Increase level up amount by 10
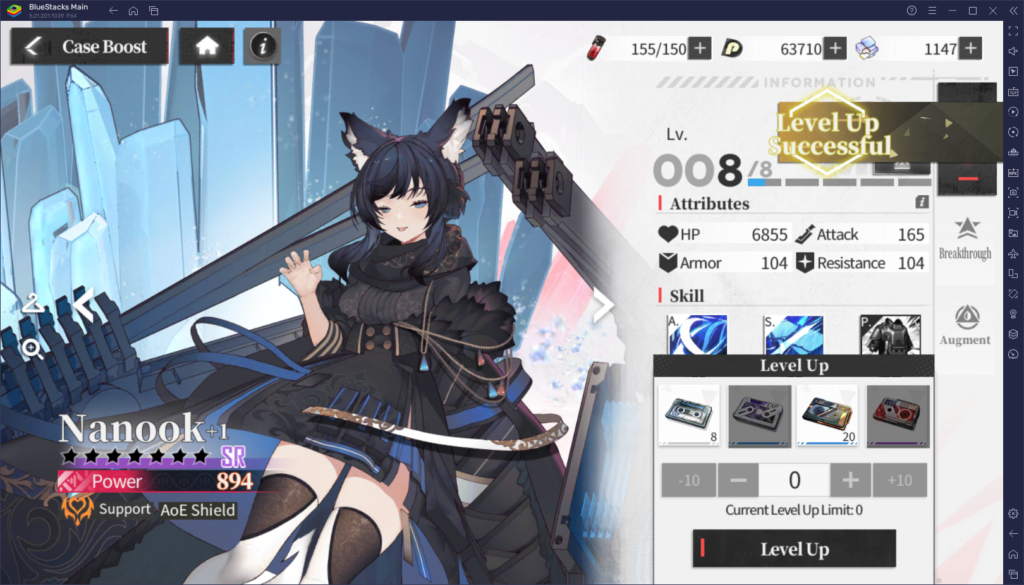The image size is (1024, 585). pos(900,481)
